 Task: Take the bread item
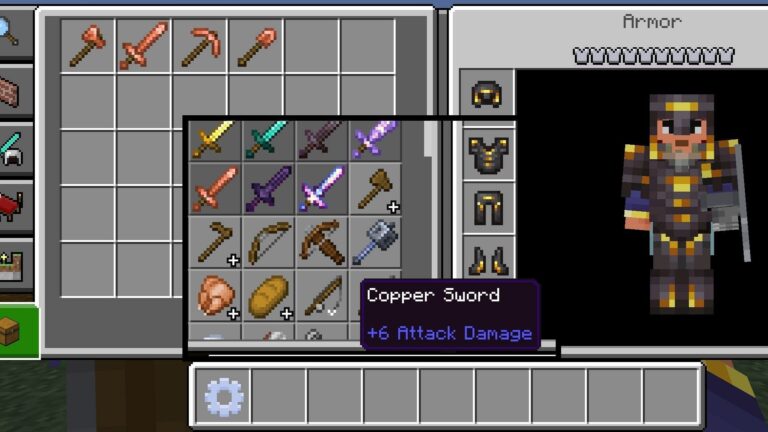click(268, 295)
